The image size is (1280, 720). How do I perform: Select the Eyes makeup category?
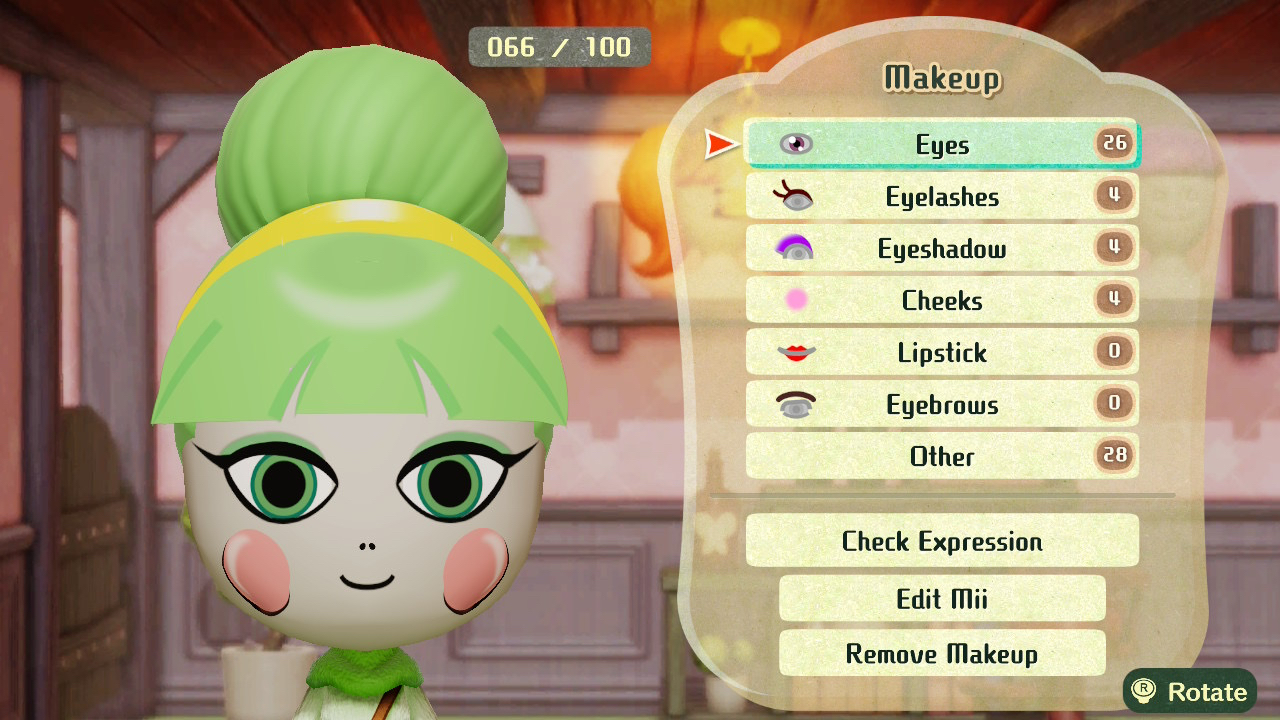941,145
